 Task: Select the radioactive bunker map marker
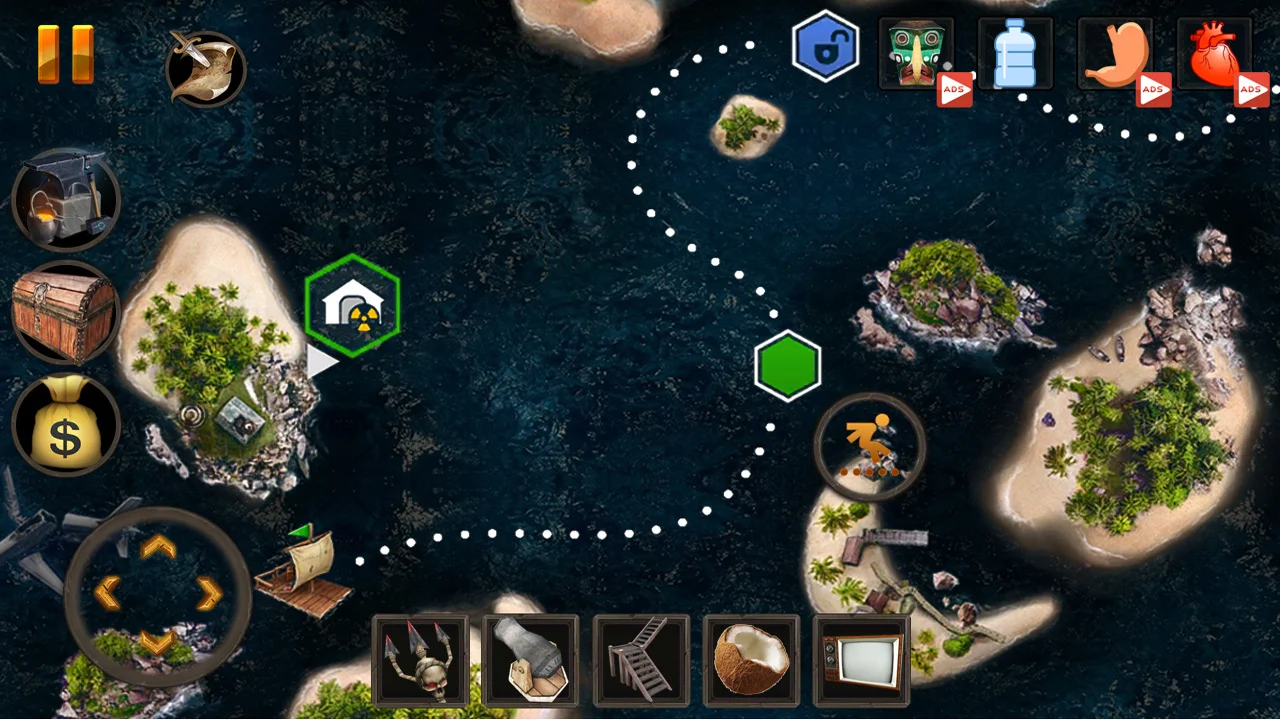tap(351, 303)
